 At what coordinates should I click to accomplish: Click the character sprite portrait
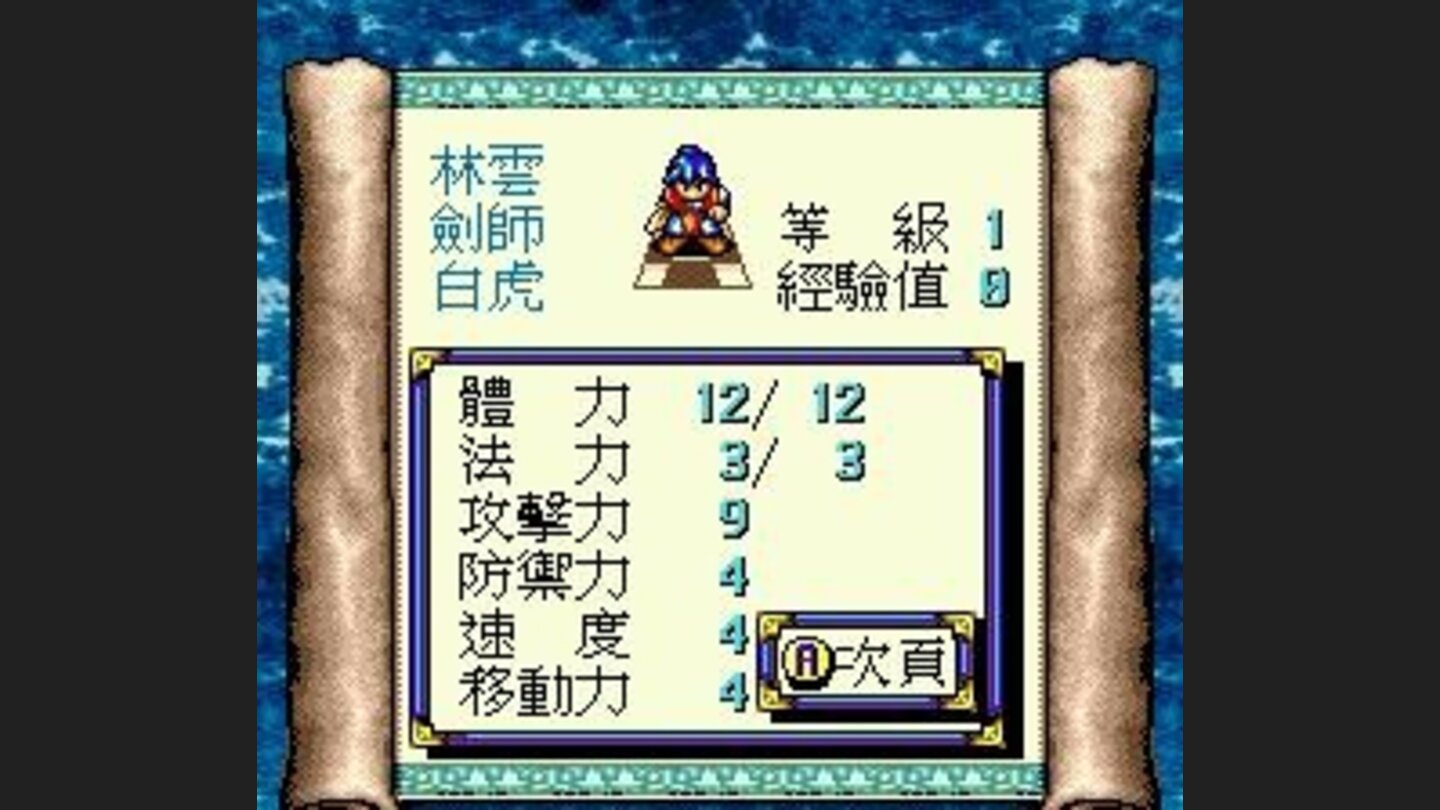pos(692,215)
